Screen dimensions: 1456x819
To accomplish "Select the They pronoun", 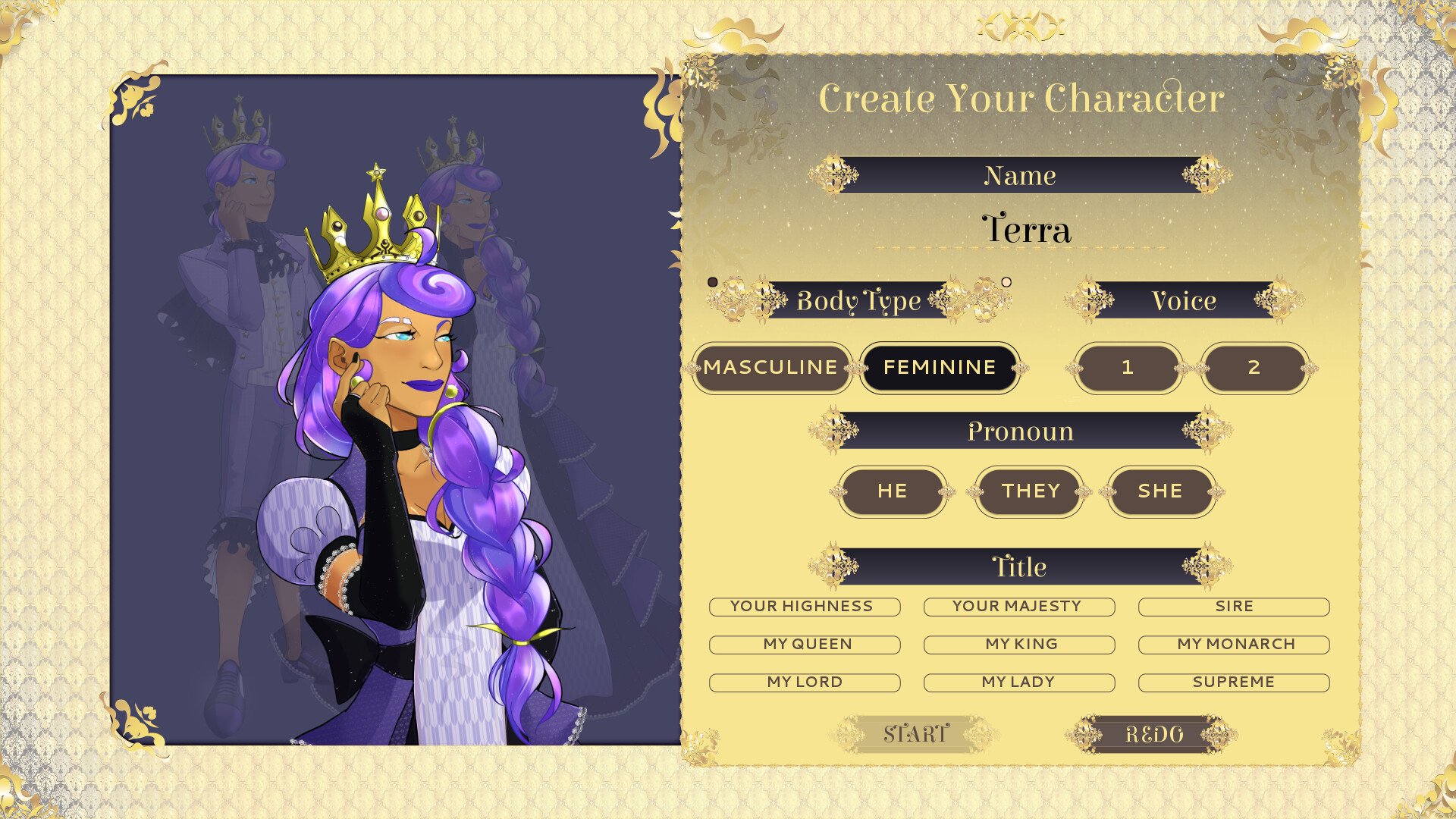I will [1028, 491].
